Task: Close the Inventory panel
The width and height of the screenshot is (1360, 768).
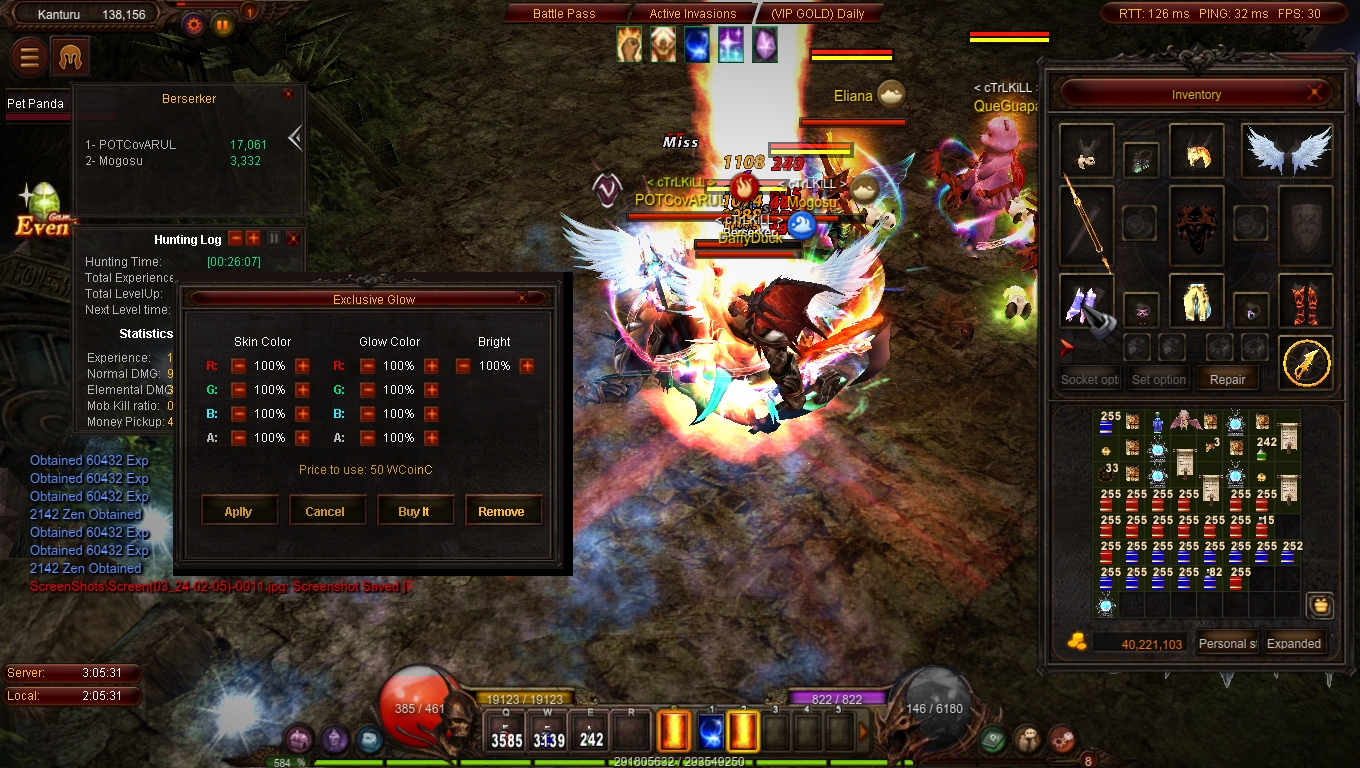Action: click(x=1319, y=94)
